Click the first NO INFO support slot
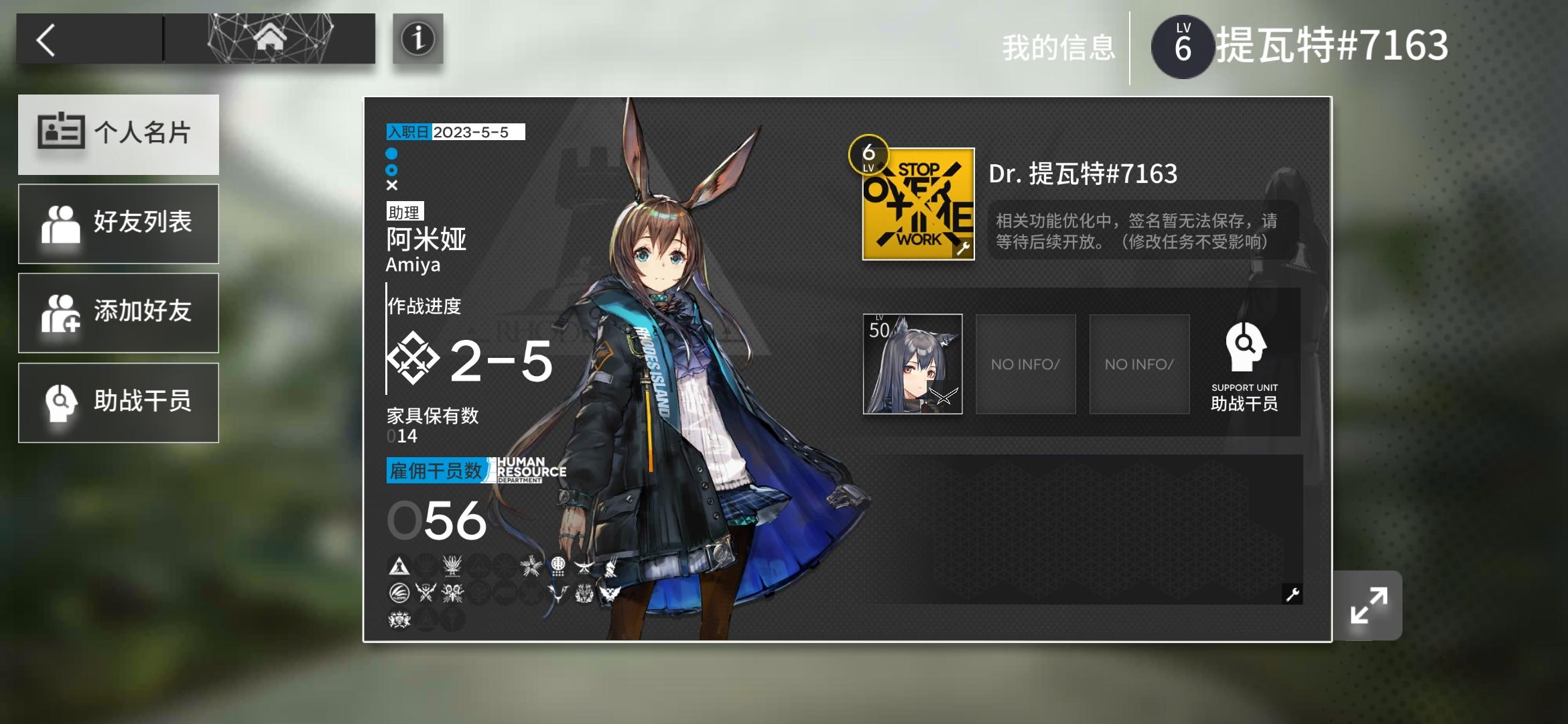 point(1026,364)
